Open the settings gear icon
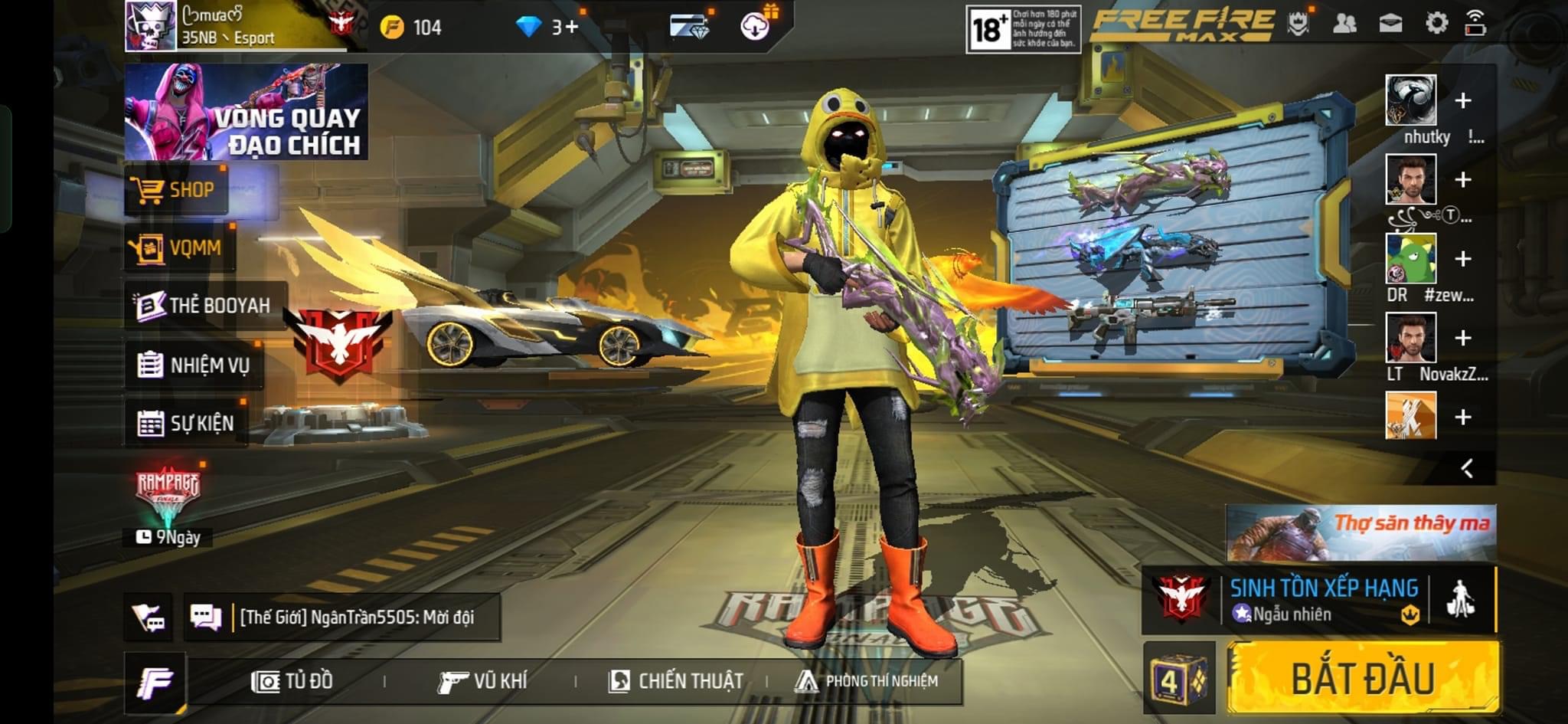1568x724 pixels. tap(1436, 23)
